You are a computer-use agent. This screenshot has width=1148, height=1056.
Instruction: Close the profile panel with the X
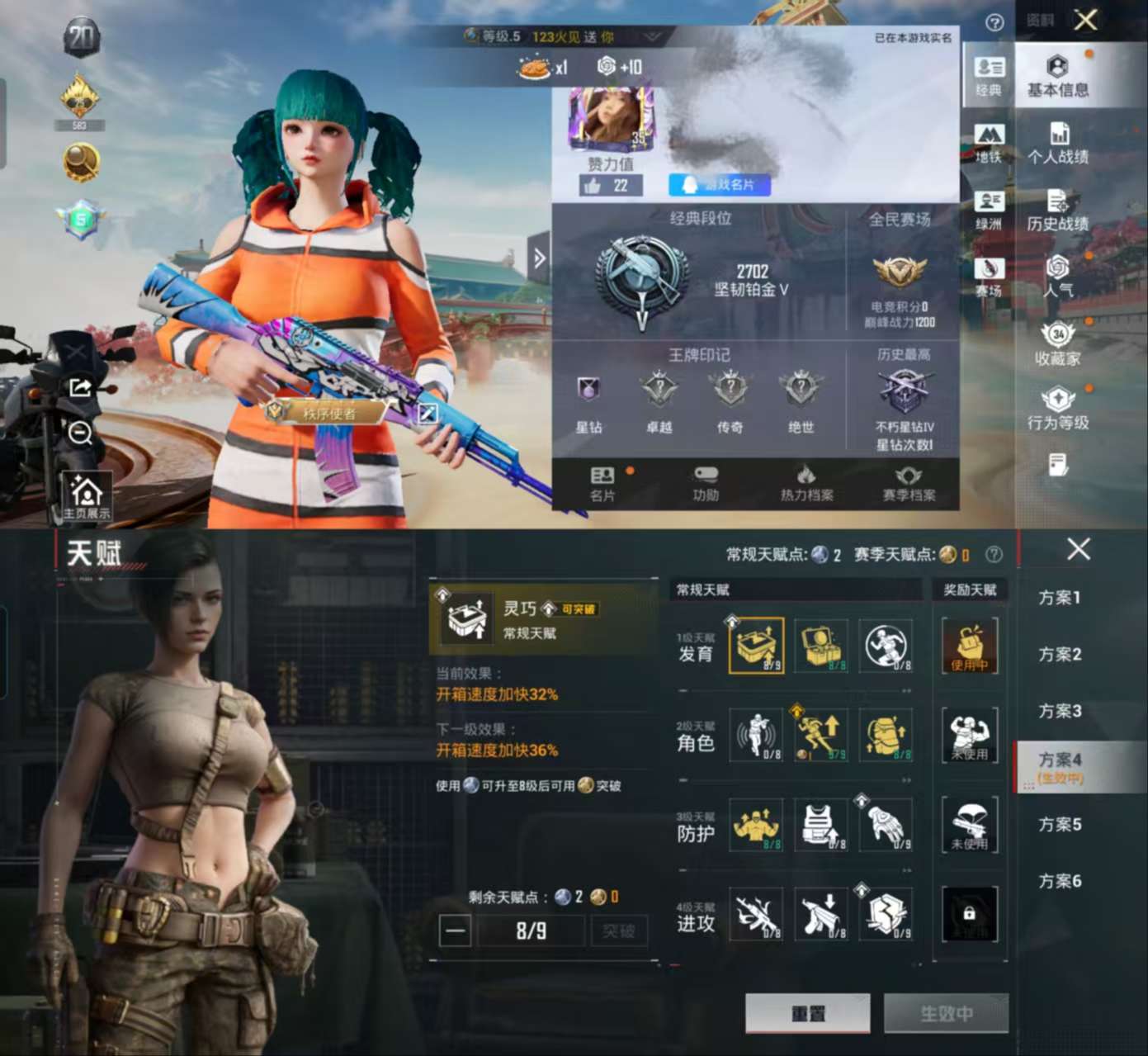1085,20
